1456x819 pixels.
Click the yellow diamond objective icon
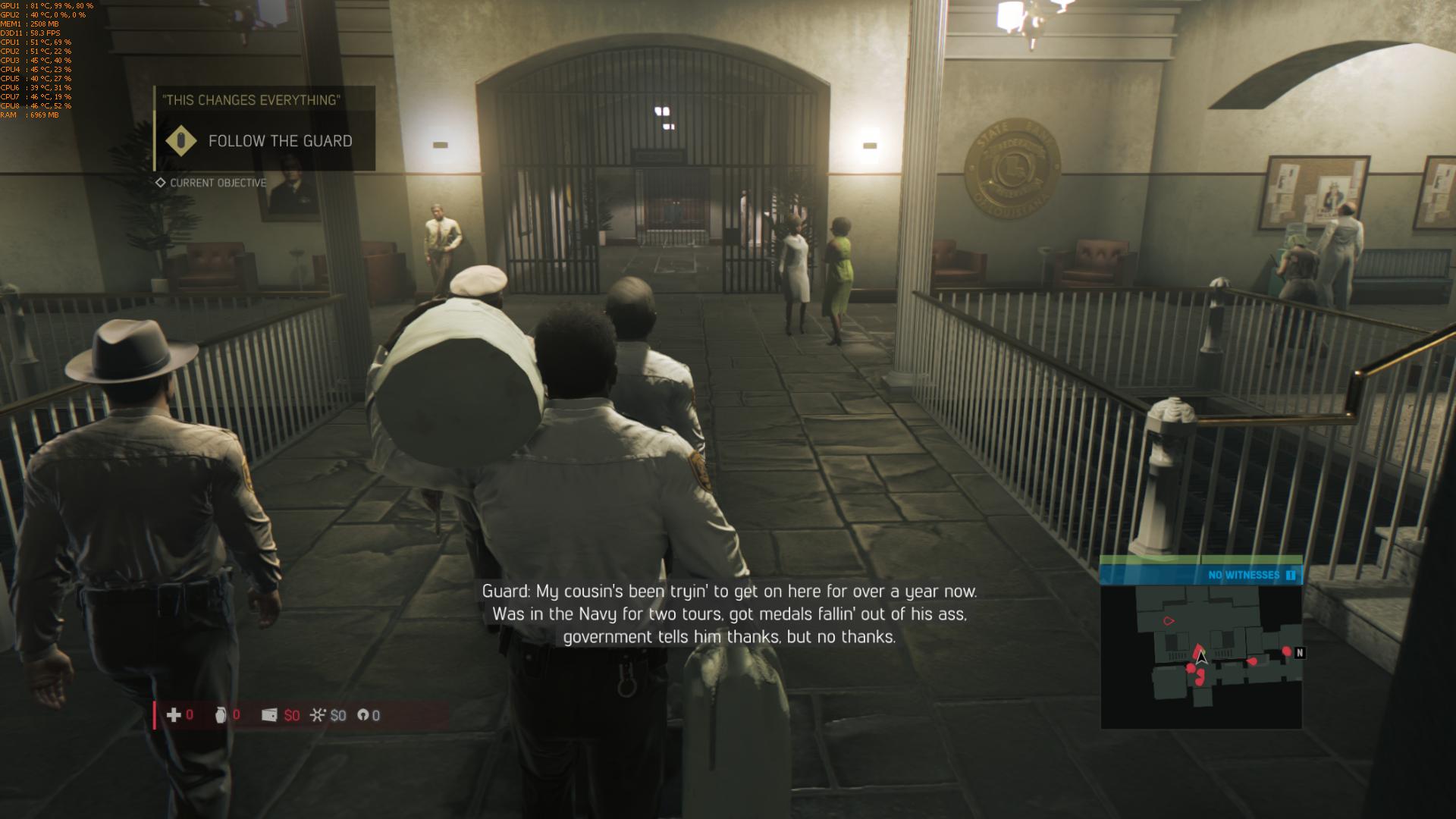pyautogui.click(x=181, y=141)
